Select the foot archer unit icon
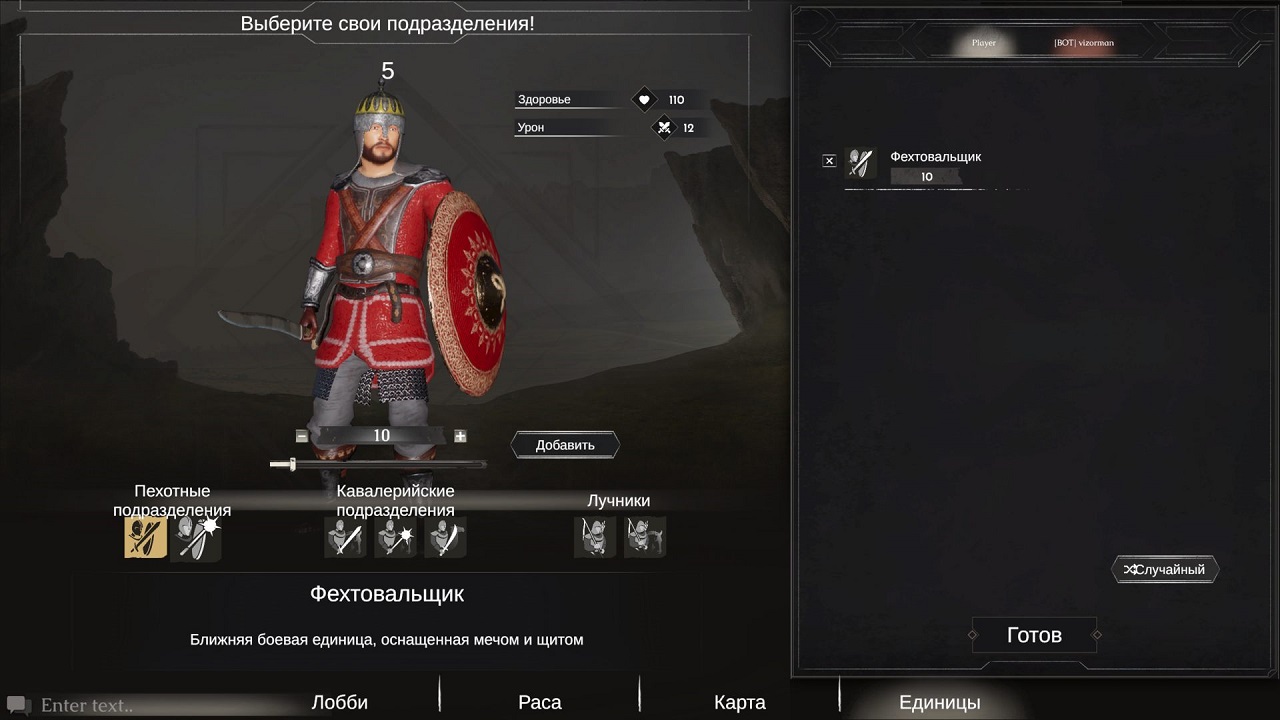 [x=595, y=538]
